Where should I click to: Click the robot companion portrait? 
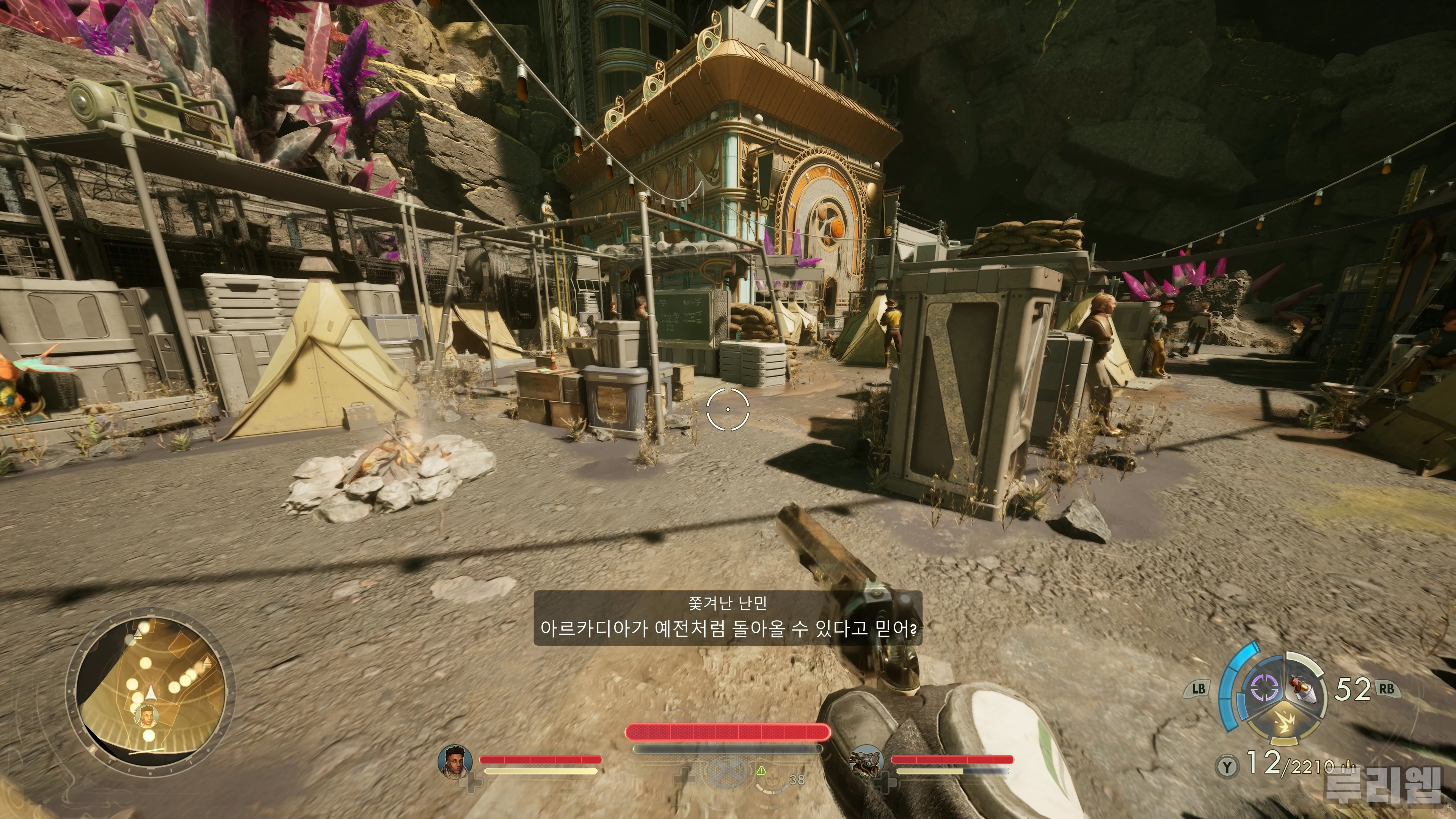click(866, 761)
